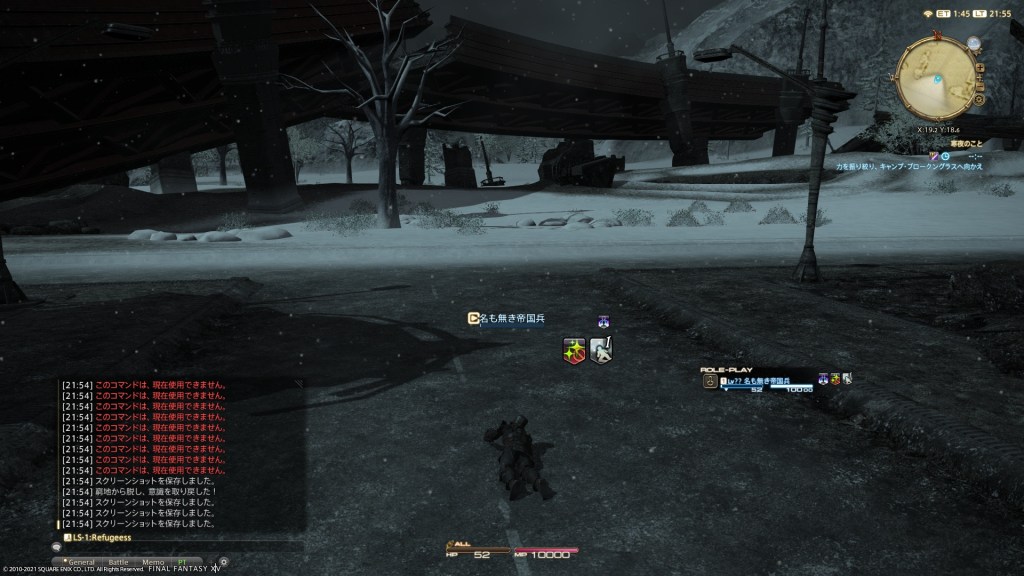Select the party list member 名も無き帝国兵
Screen dimensions: 1024x576
click(x=757, y=381)
